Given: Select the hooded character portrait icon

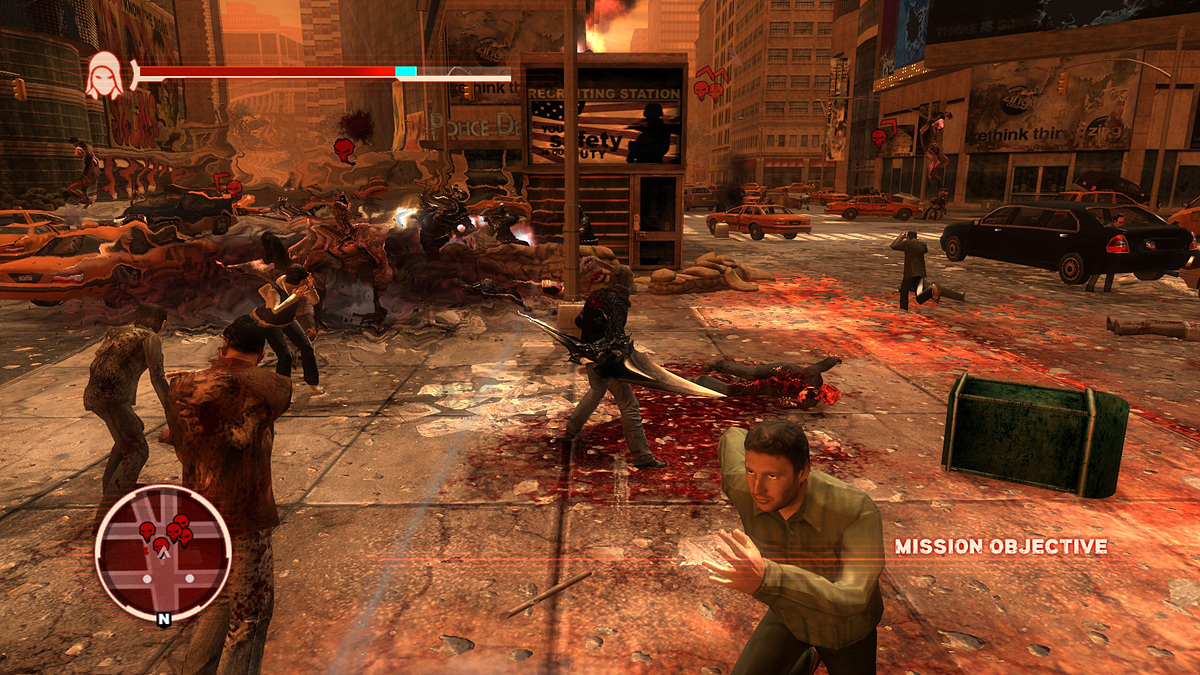Looking at the screenshot, I should click(x=104, y=75).
